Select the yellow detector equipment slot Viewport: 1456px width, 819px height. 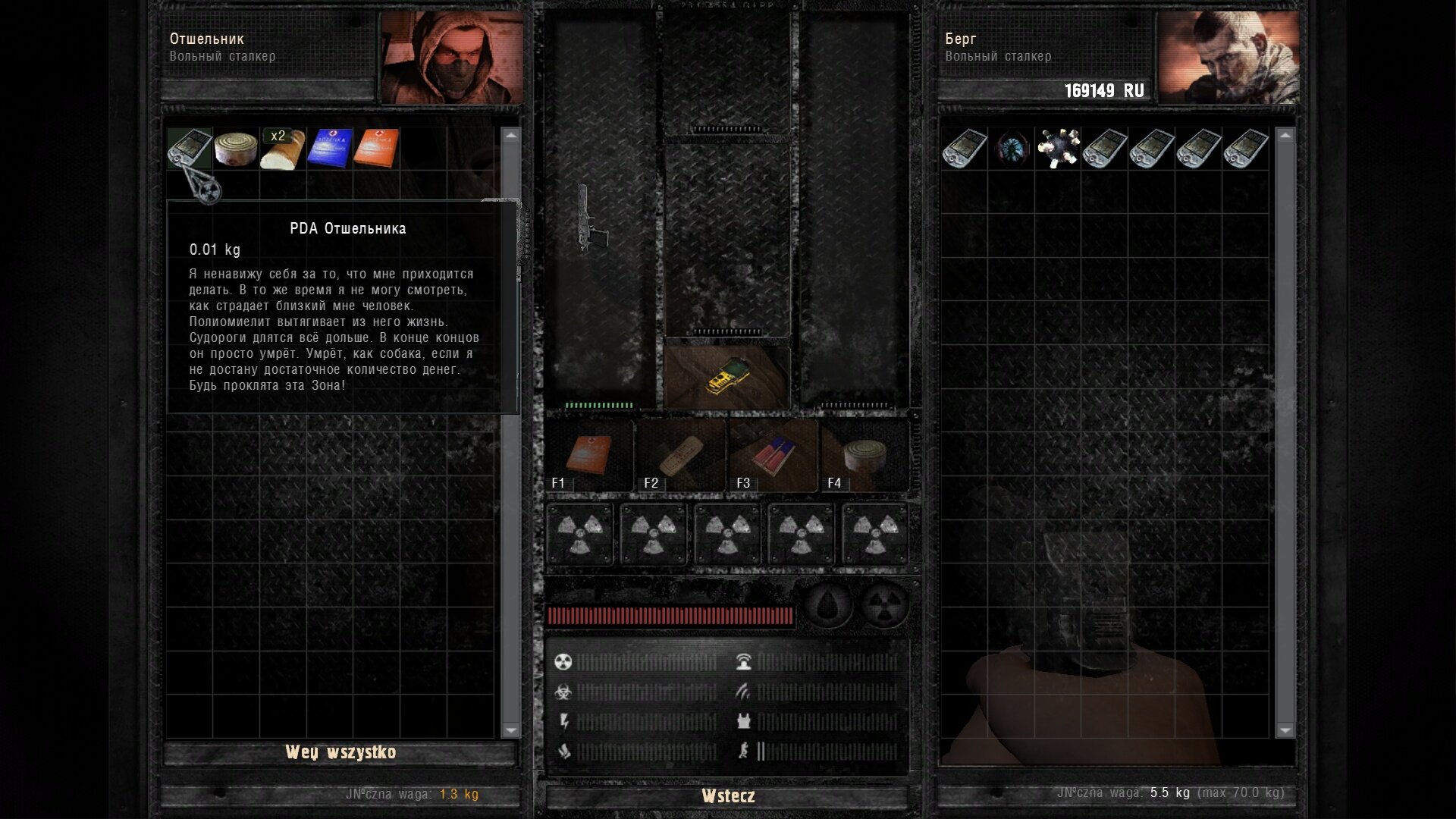[727, 377]
